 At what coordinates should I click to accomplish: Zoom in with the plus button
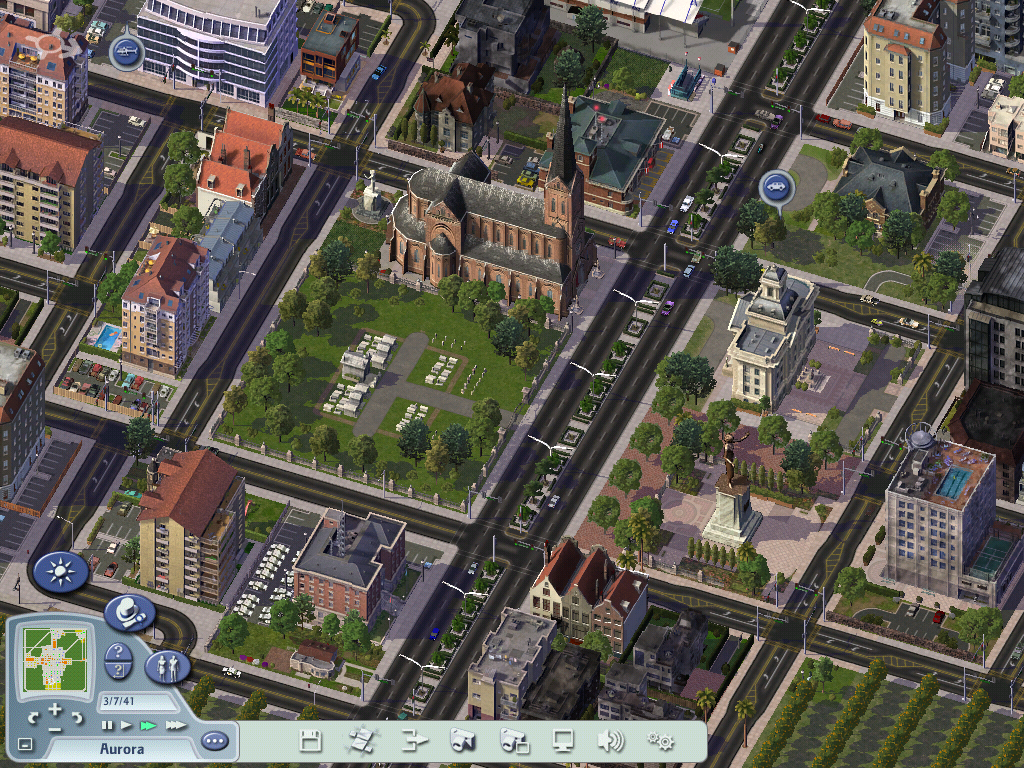(x=55, y=709)
